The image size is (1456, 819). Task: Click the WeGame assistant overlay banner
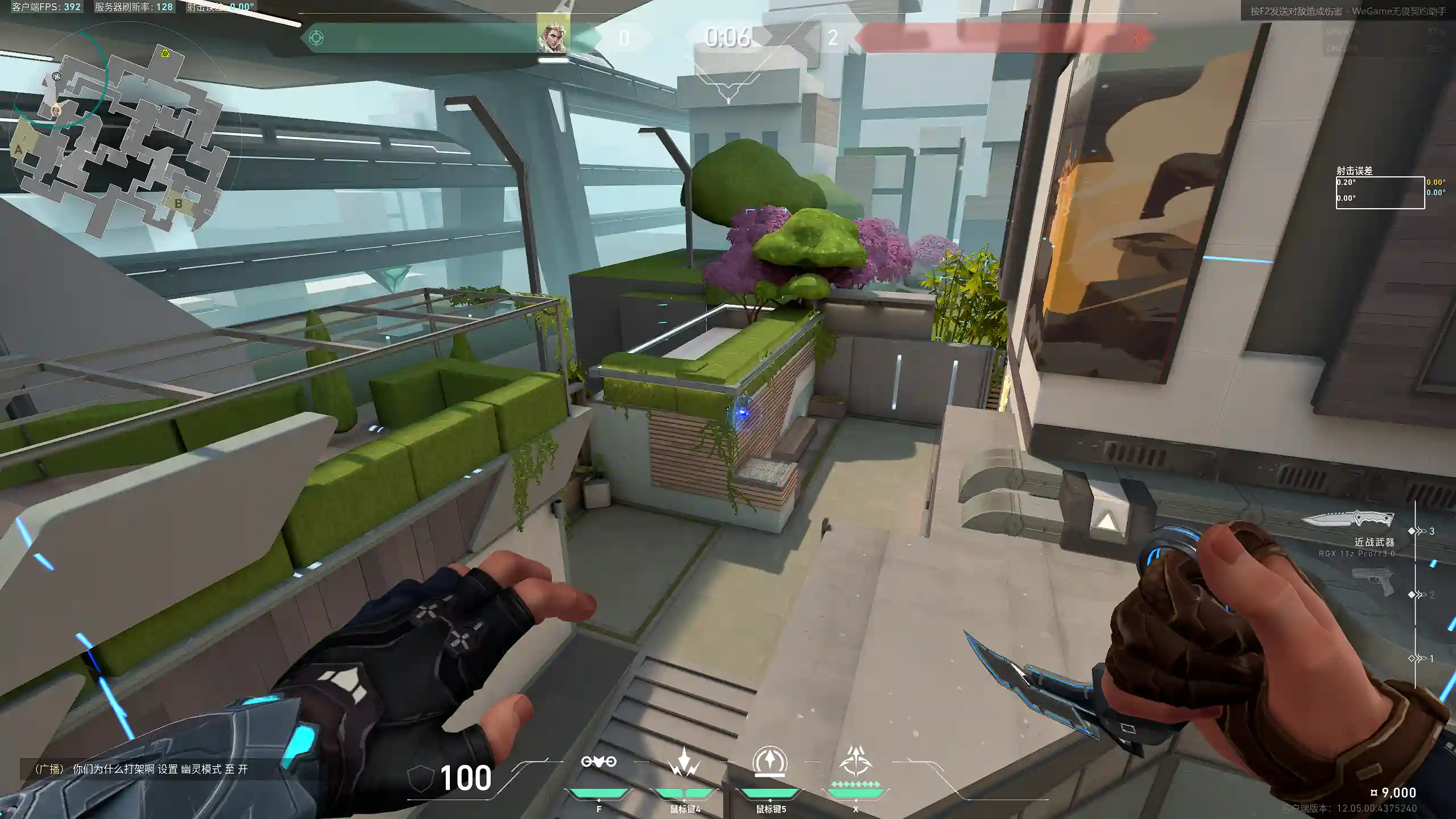coord(1347,11)
